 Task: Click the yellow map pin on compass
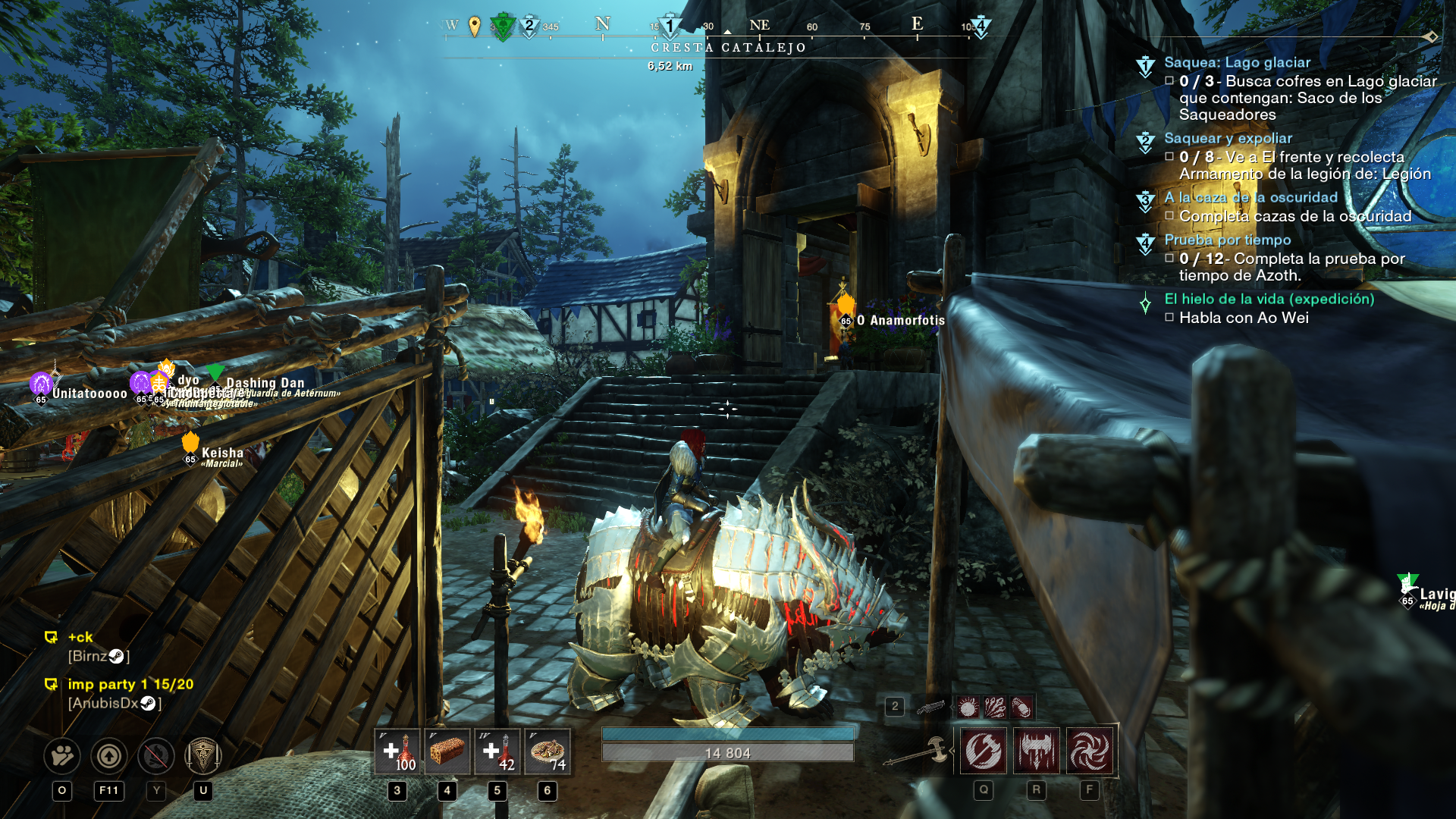(x=475, y=27)
